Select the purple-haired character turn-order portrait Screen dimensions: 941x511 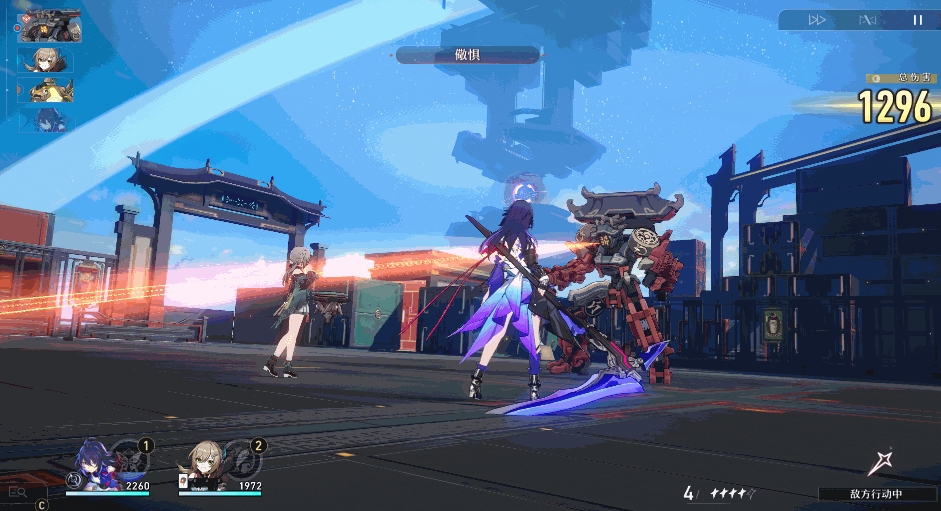click(x=46, y=121)
